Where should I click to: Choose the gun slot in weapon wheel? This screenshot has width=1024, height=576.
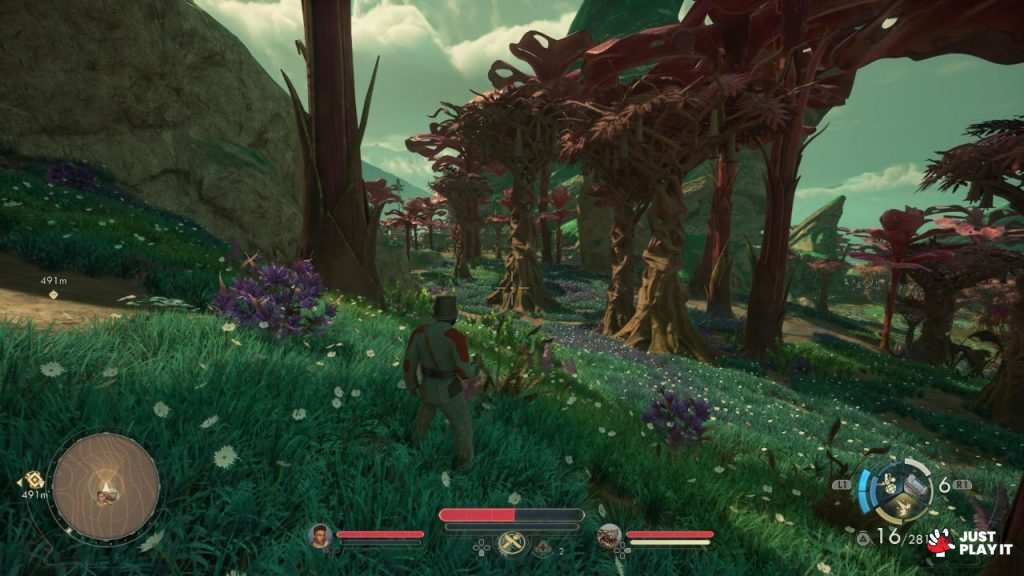(914, 482)
